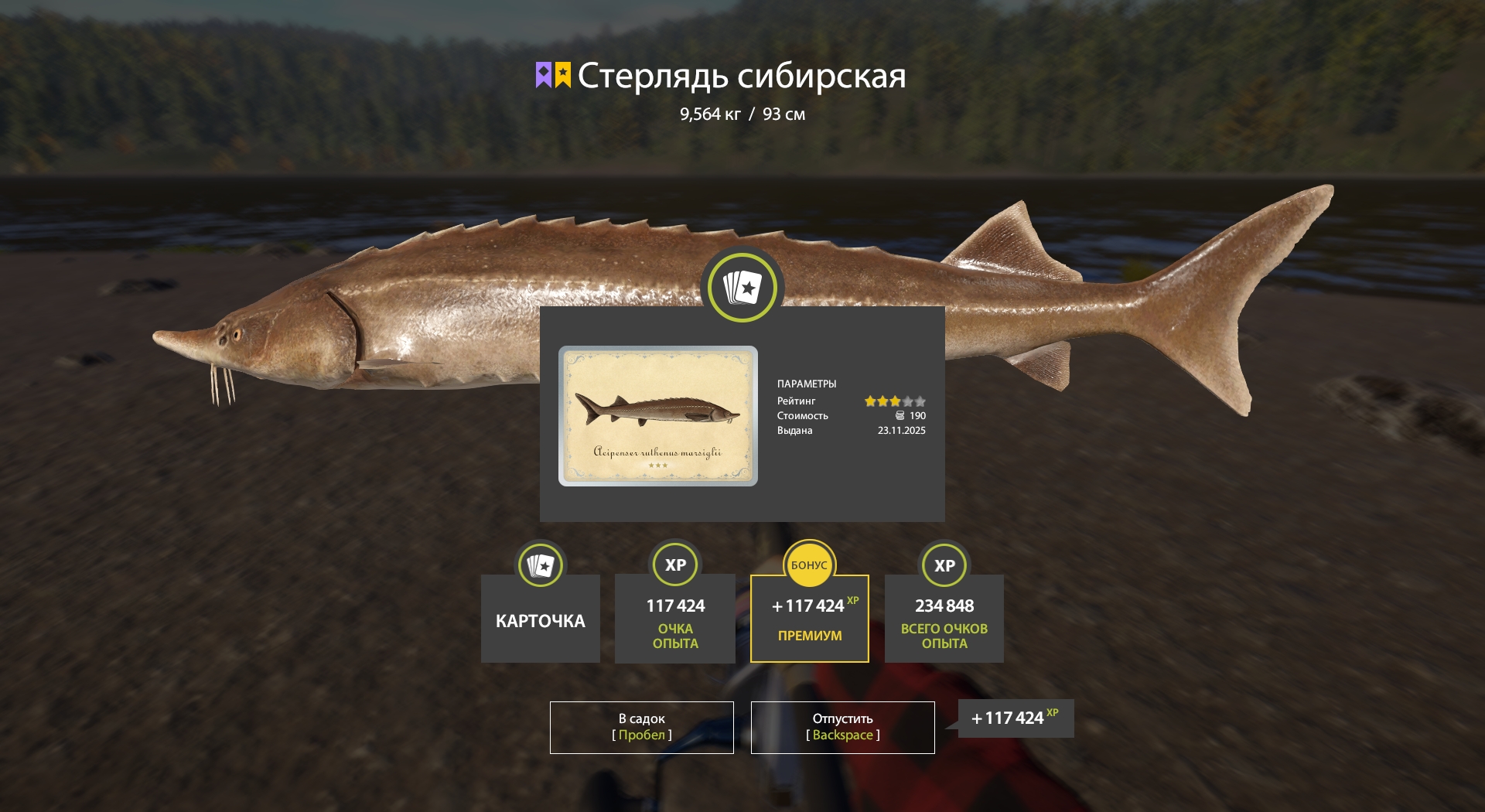Toggle the fifth rating star
This screenshot has height=812, width=1485.
pos(920,401)
